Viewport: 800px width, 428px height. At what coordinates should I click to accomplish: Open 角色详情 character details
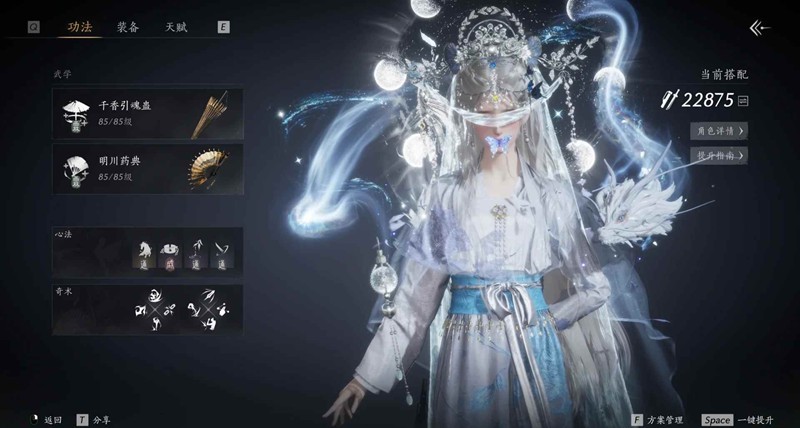point(718,130)
